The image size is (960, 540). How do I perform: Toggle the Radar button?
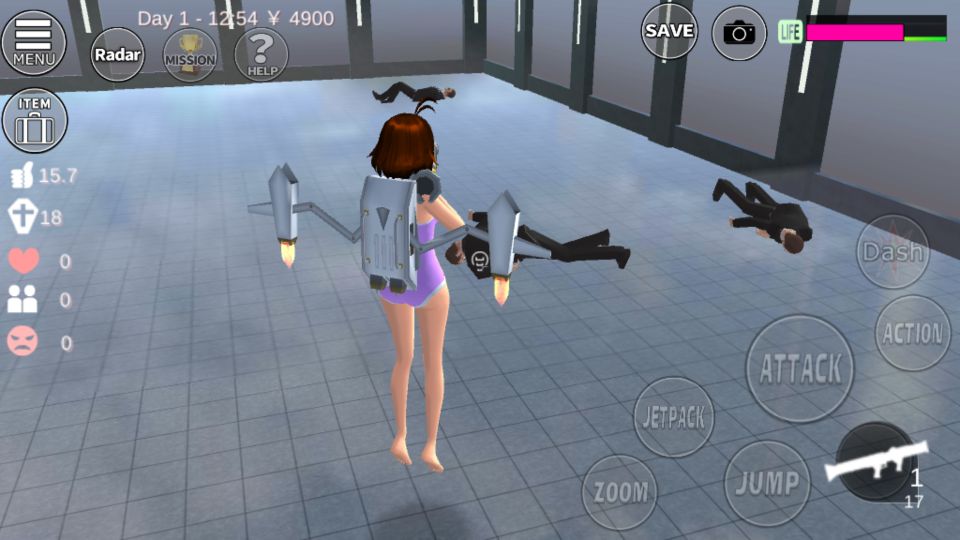(x=117, y=55)
